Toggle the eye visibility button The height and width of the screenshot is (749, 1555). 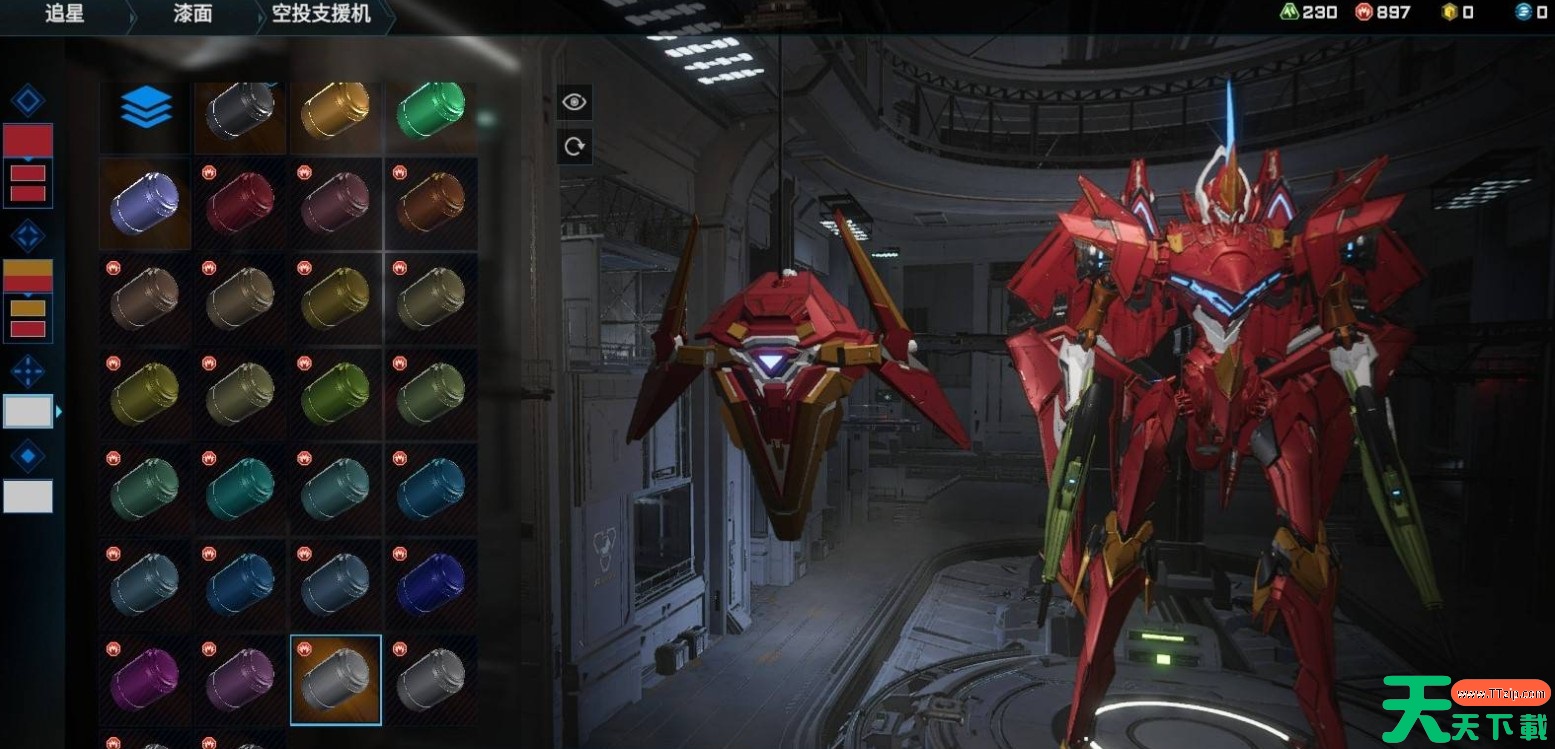pos(574,102)
